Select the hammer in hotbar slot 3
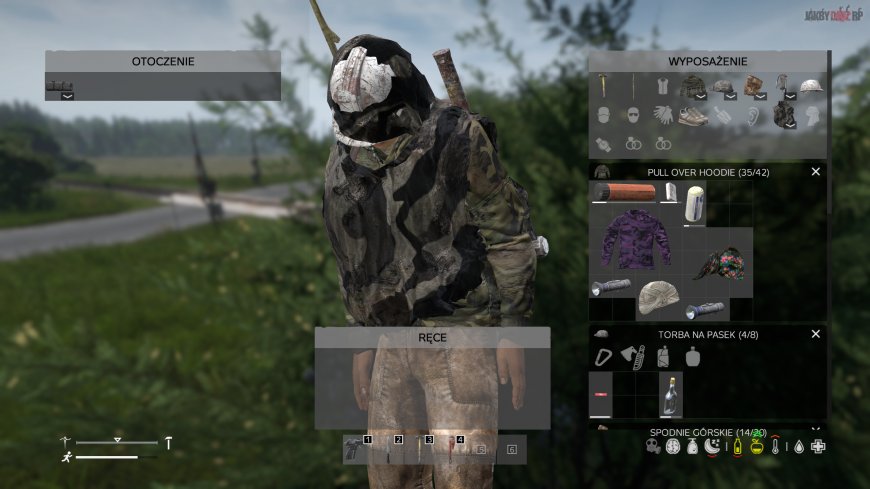The height and width of the screenshot is (489, 870). point(419,448)
